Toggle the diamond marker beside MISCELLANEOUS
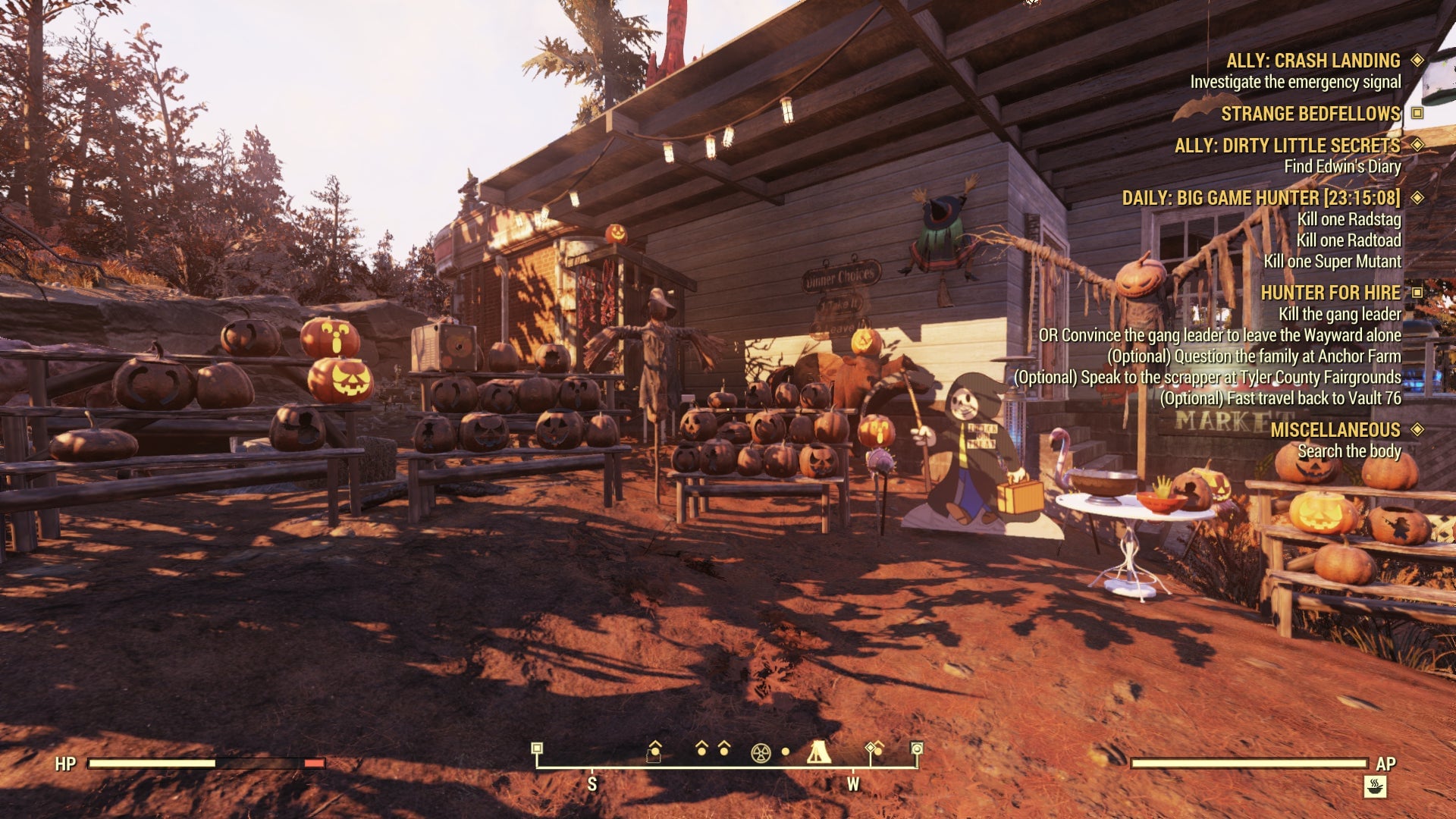This screenshot has height=819, width=1456. 1417,428
